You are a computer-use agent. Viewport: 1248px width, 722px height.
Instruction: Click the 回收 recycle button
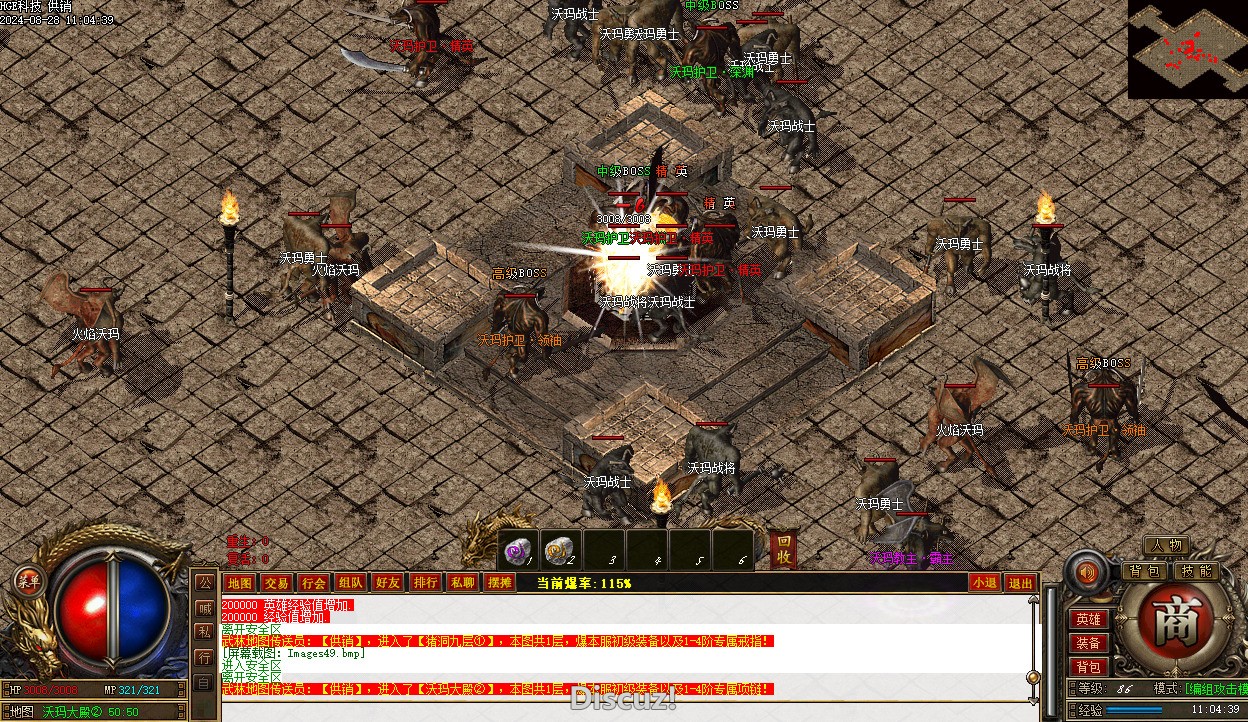[785, 549]
